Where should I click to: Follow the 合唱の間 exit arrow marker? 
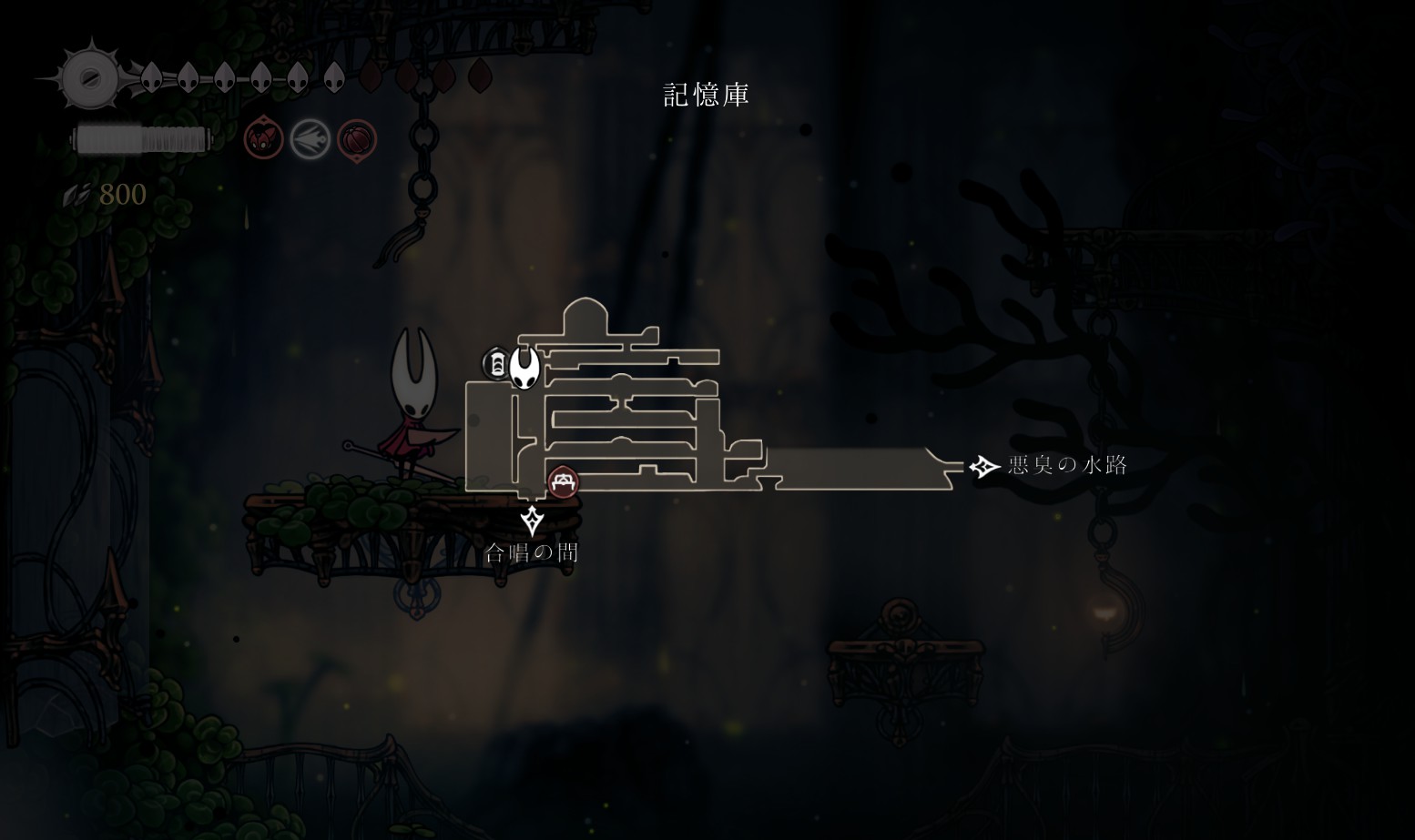pos(532,521)
